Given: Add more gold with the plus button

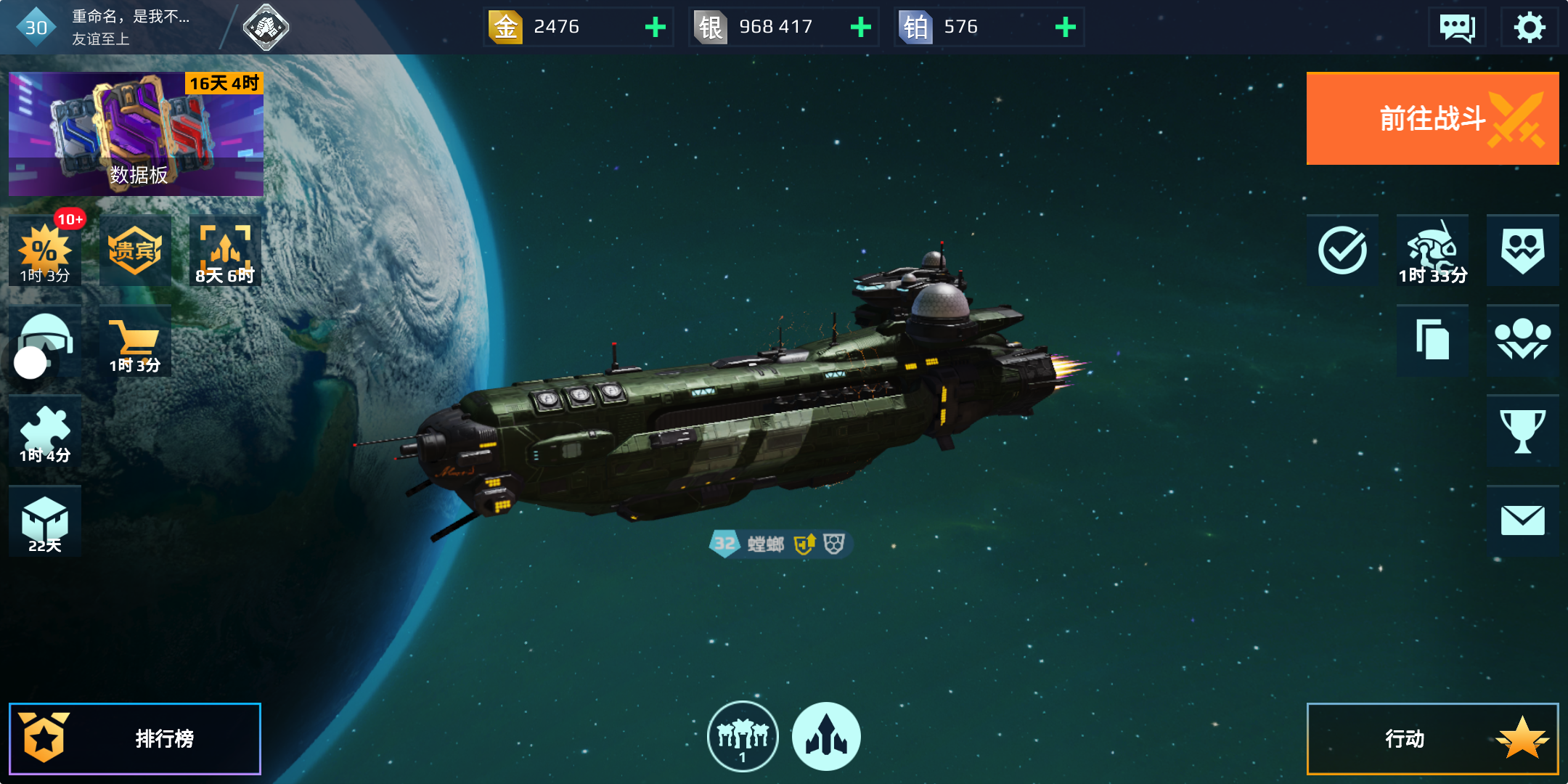Looking at the screenshot, I should click(x=655, y=28).
